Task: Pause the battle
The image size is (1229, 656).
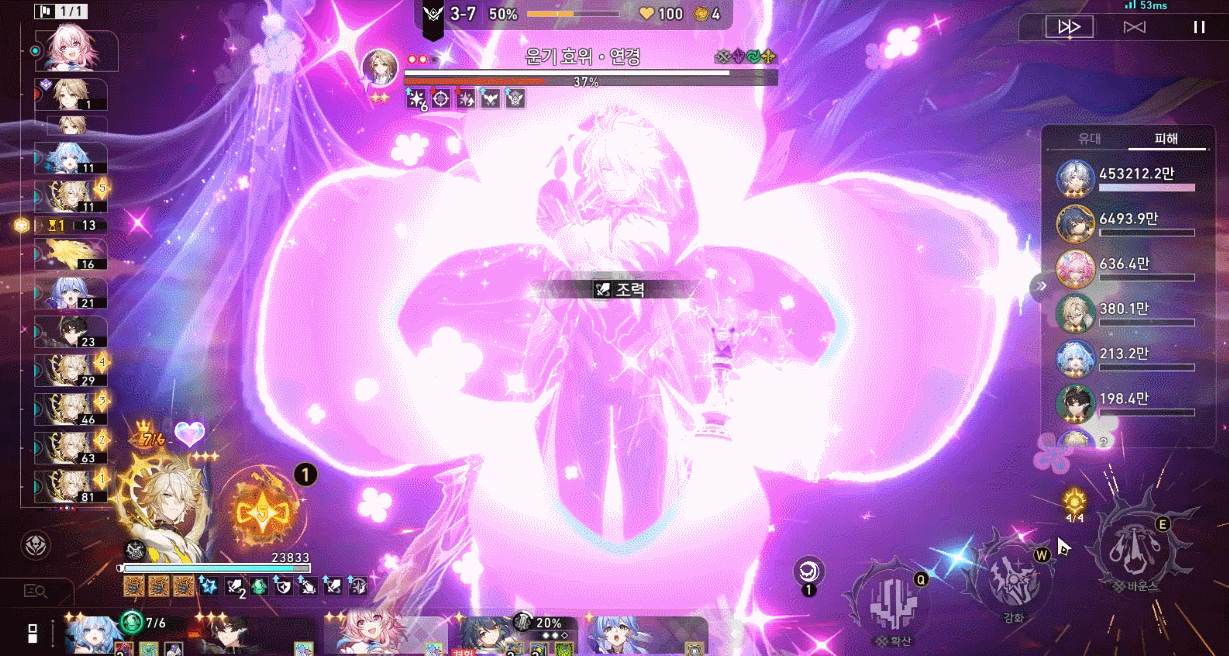Action: point(1199,27)
